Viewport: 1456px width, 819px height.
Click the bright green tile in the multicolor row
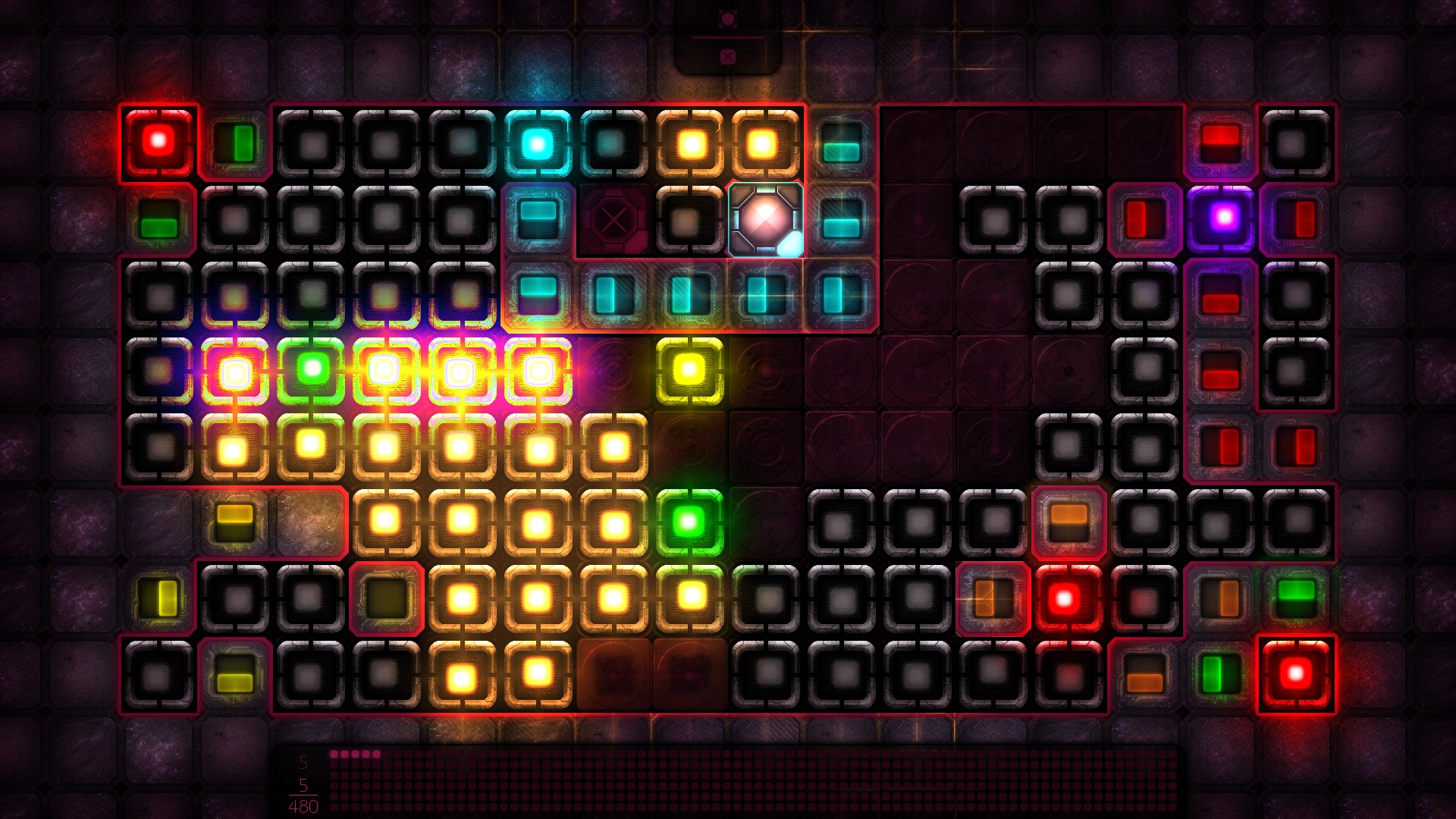311,368
